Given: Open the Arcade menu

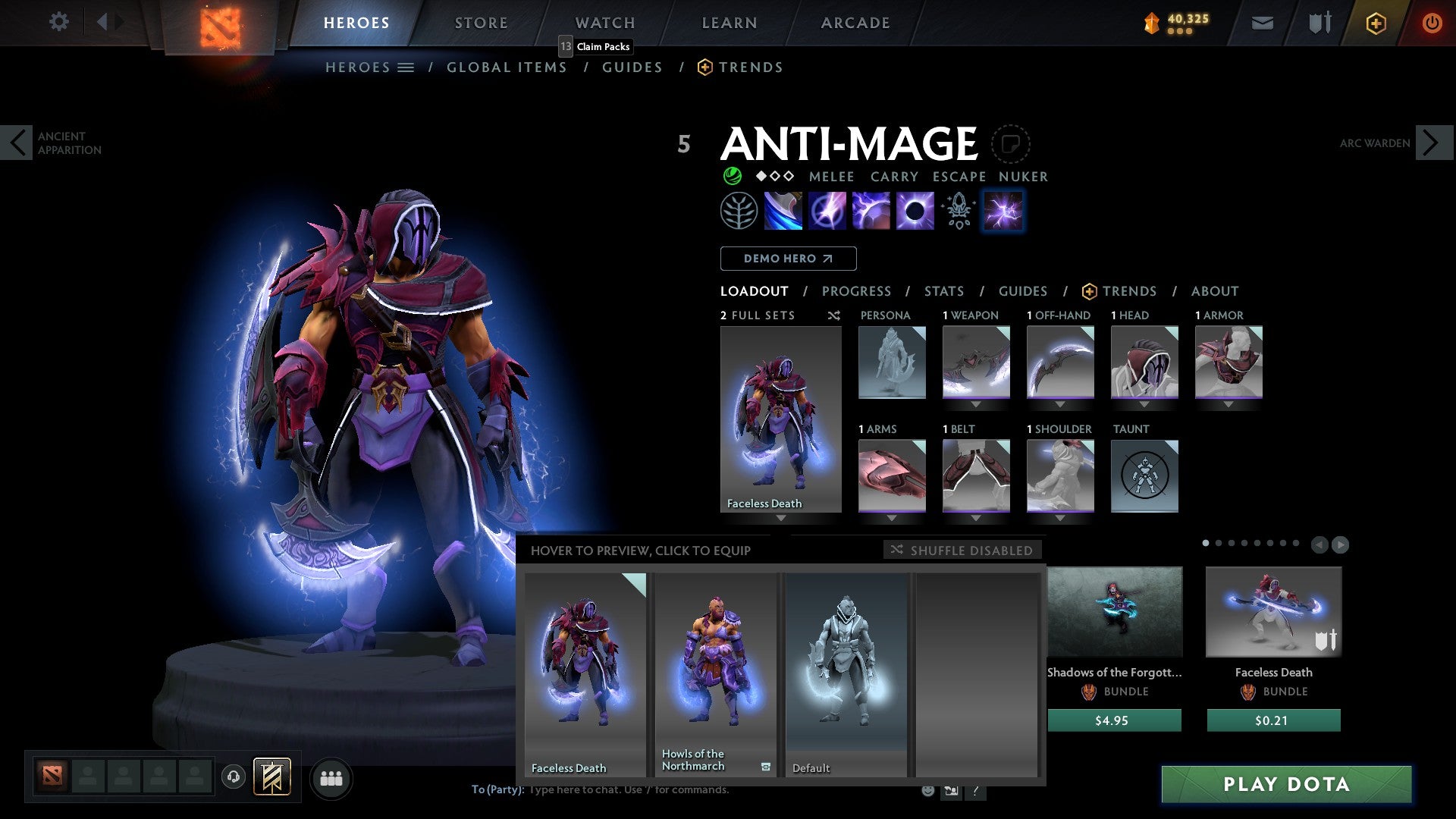Looking at the screenshot, I should coord(855,22).
